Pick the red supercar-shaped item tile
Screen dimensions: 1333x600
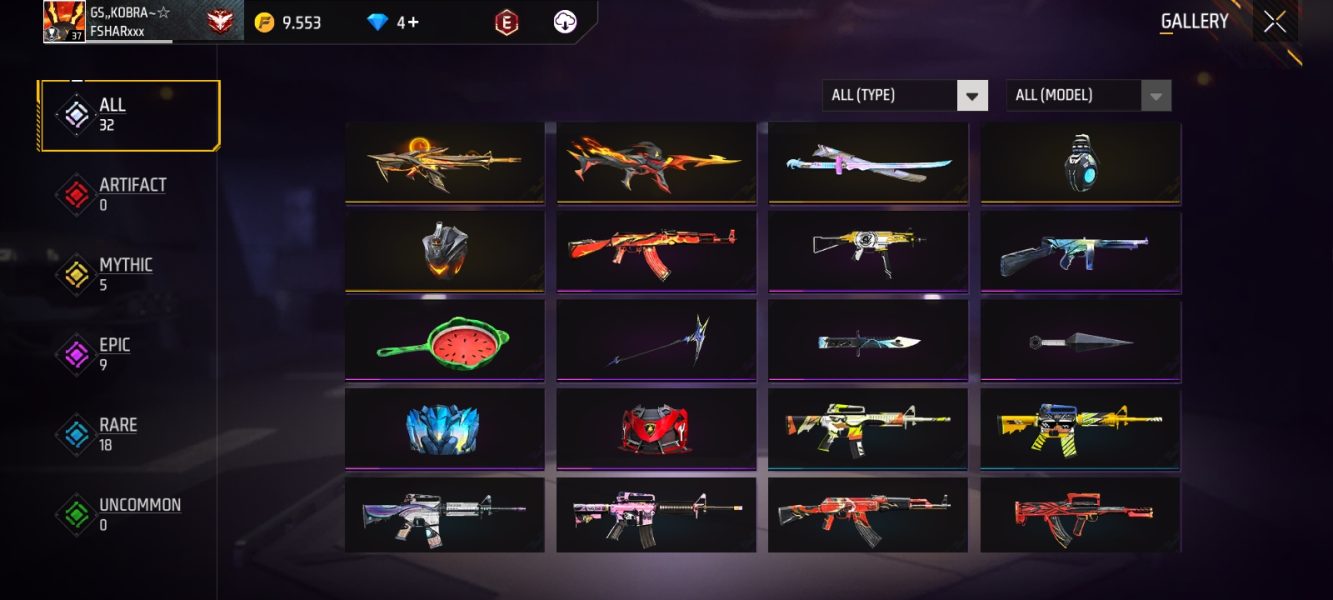pyautogui.click(x=656, y=428)
